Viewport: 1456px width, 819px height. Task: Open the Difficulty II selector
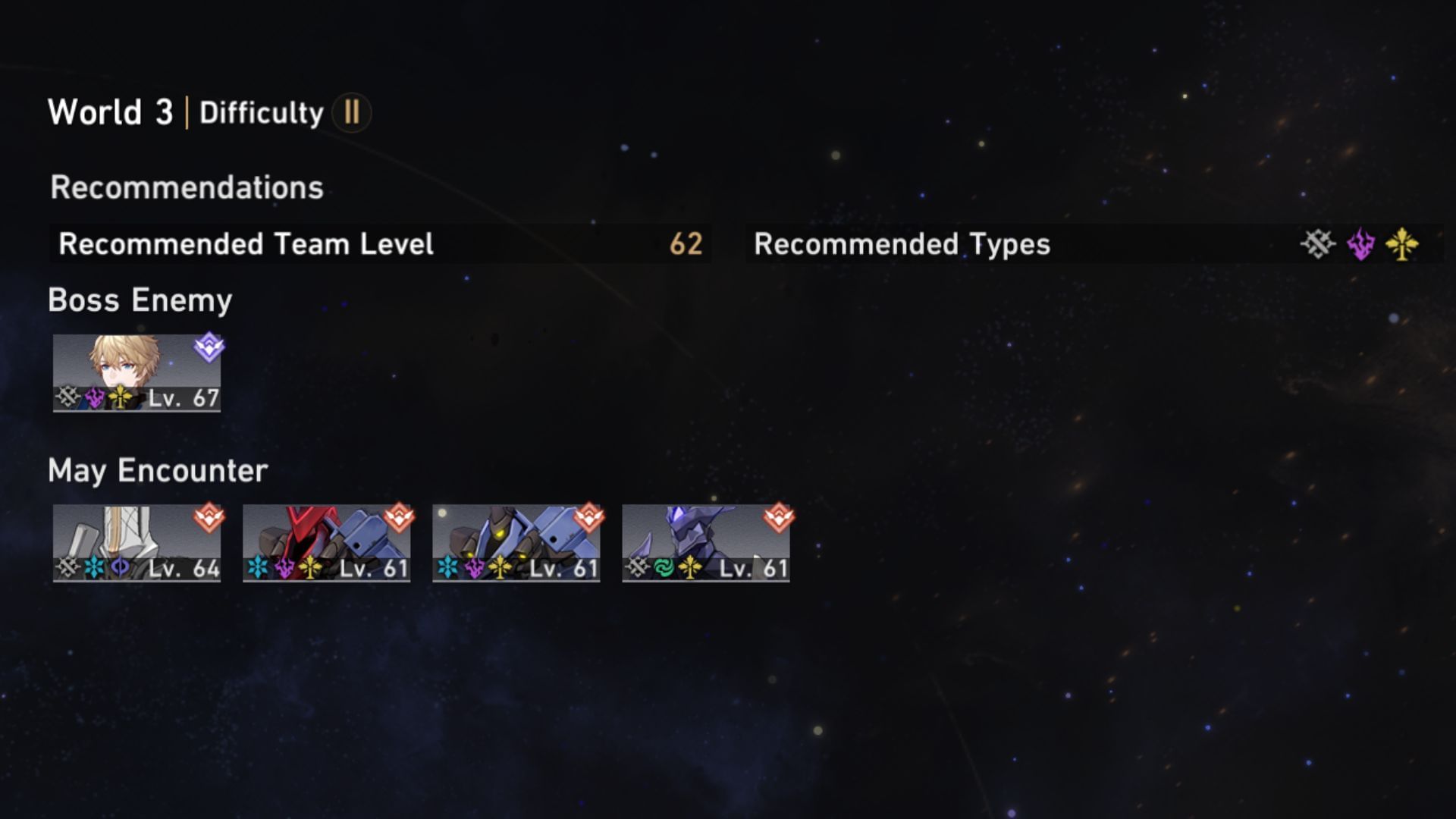point(350,112)
